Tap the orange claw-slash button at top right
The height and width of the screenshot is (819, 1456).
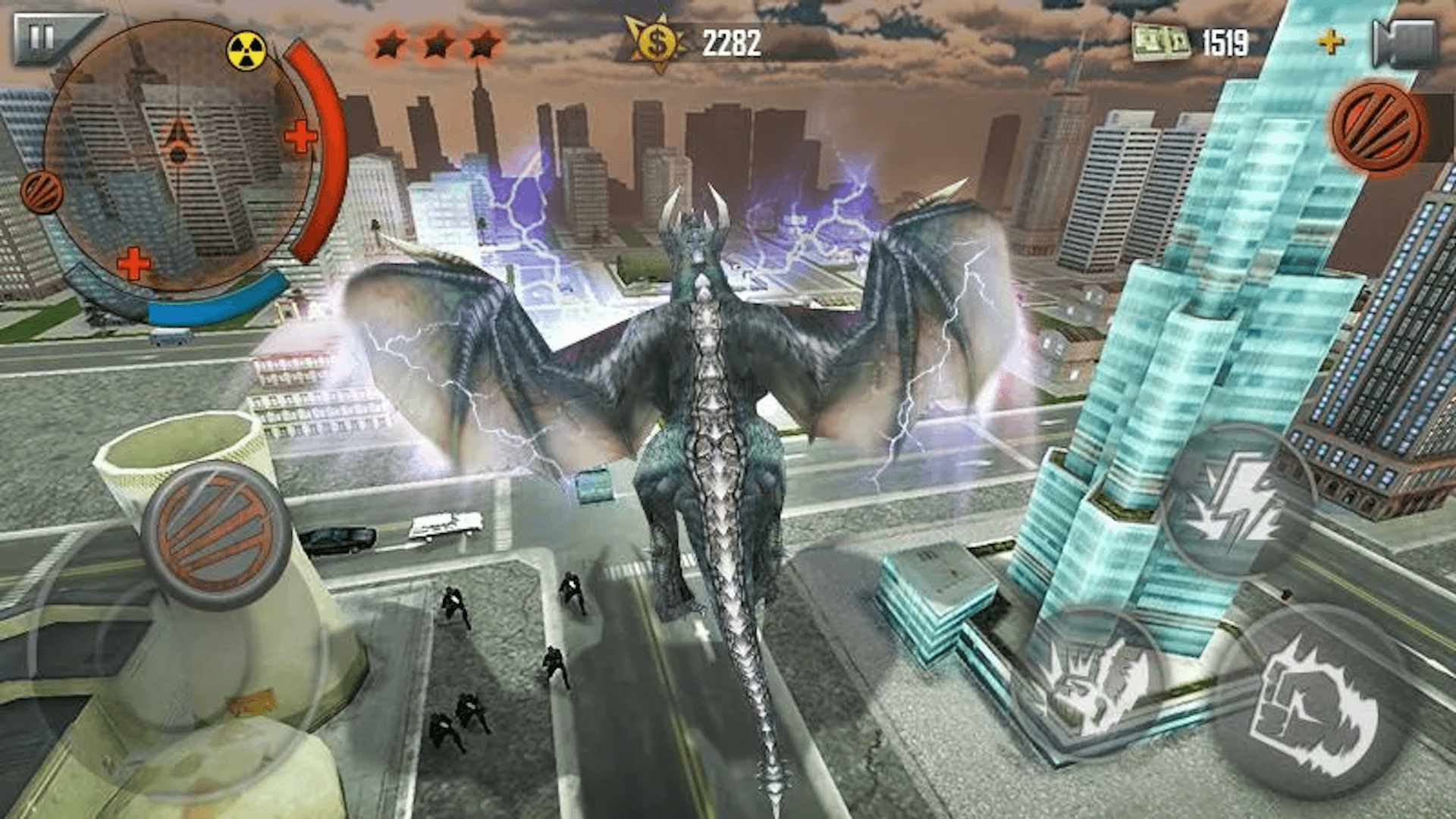coord(1376,125)
